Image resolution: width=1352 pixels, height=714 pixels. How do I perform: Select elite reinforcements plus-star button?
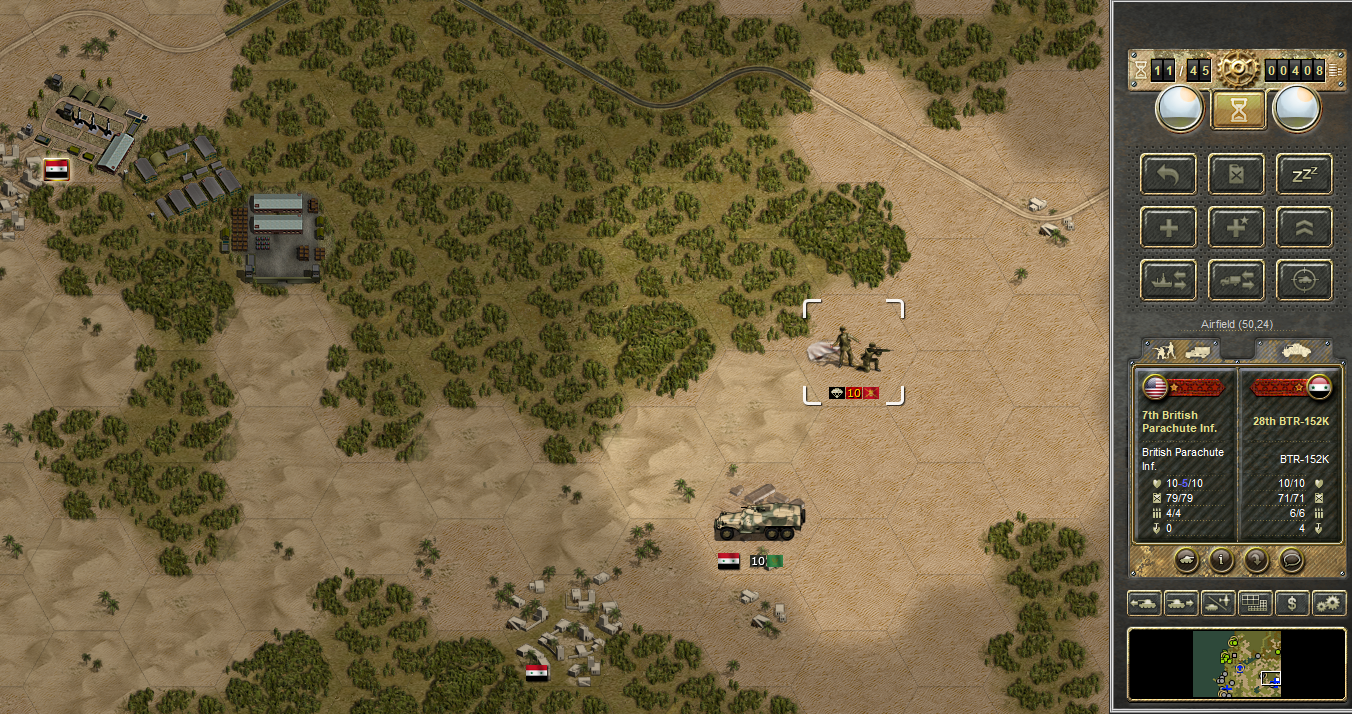pos(1236,228)
